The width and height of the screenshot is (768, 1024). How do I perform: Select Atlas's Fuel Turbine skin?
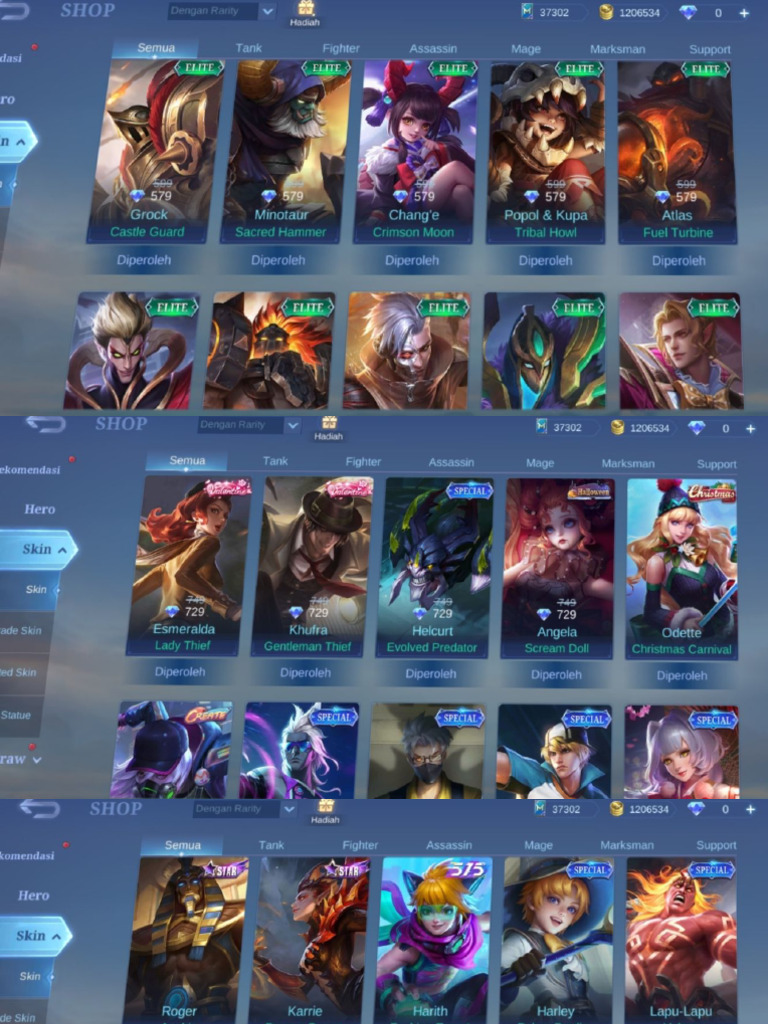tap(678, 150)
